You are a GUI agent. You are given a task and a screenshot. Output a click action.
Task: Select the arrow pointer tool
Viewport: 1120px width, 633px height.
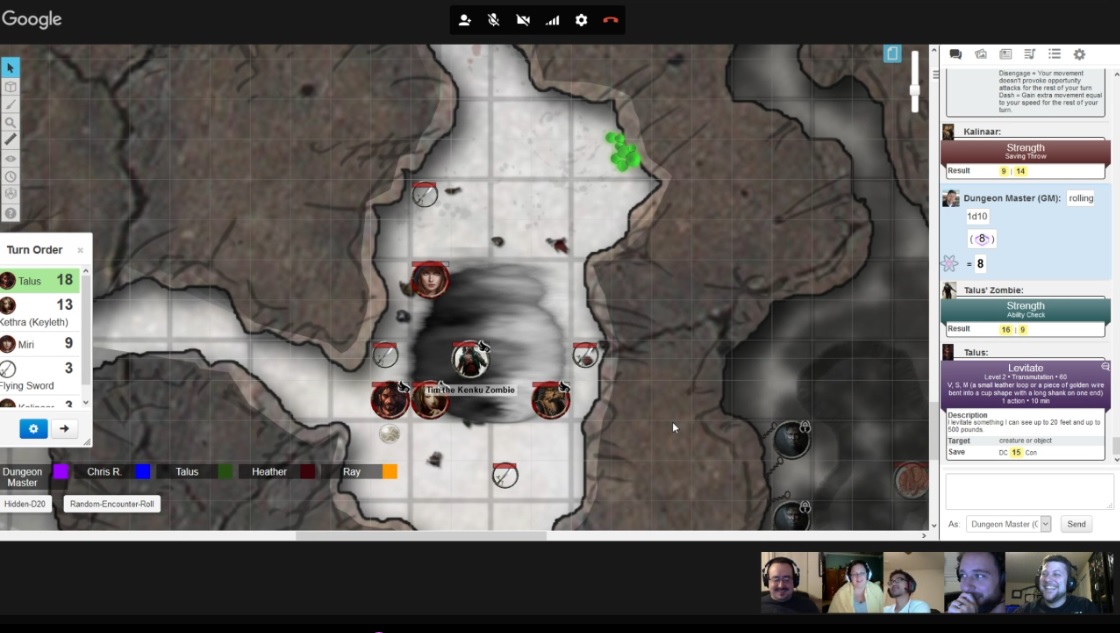10,68
